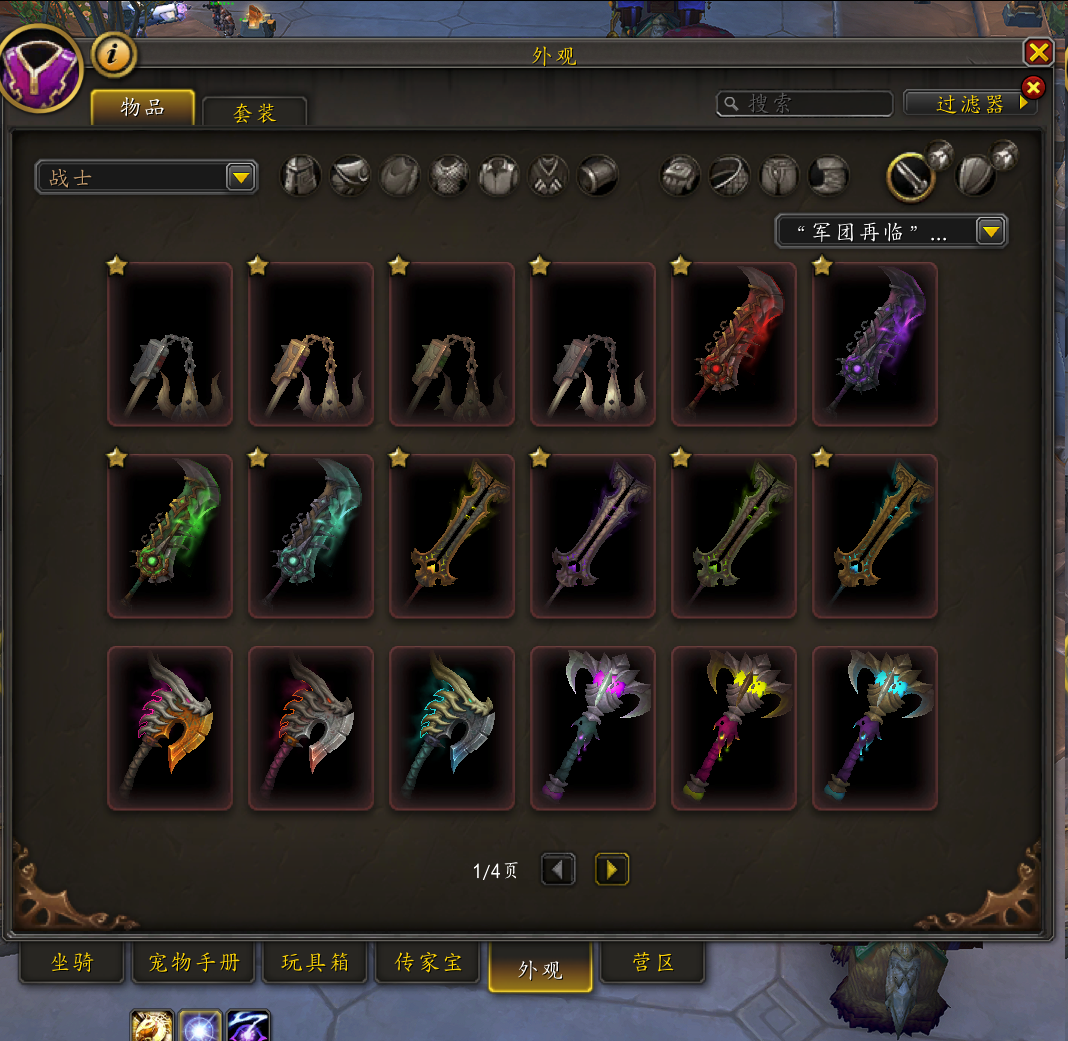The image size is (1068, 1041).
Task: Select the purple glowing greatsword appearance
Action: pos(875,344)
